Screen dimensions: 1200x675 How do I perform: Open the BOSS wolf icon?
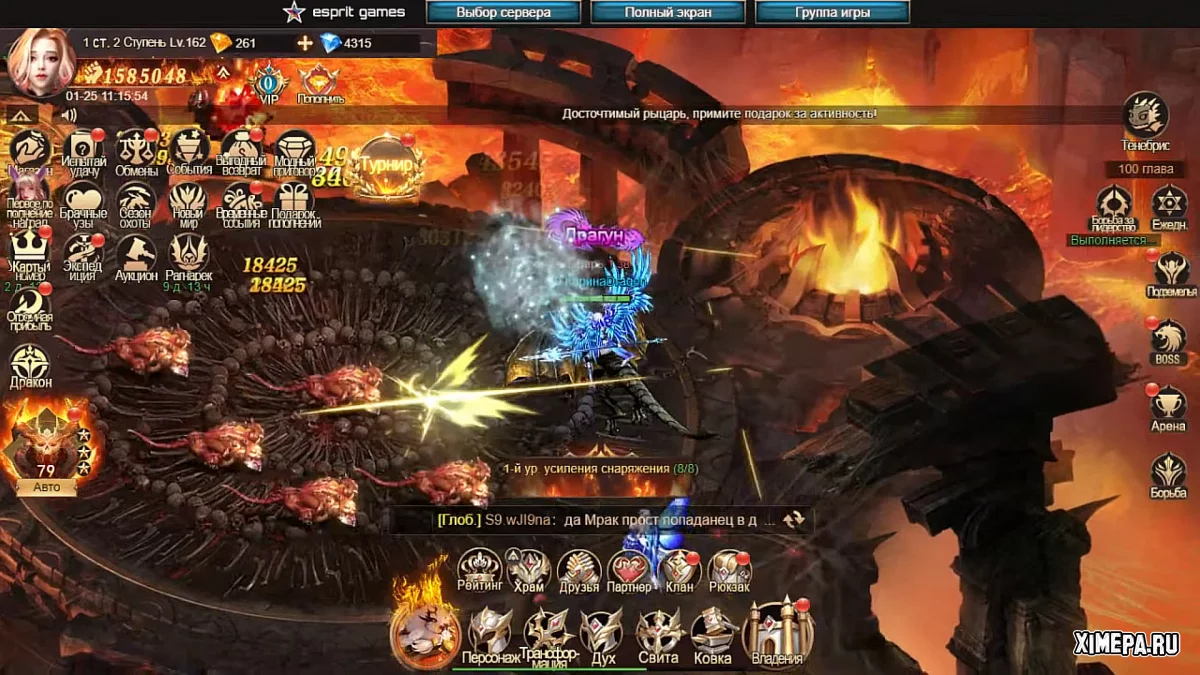(1168, 340)
